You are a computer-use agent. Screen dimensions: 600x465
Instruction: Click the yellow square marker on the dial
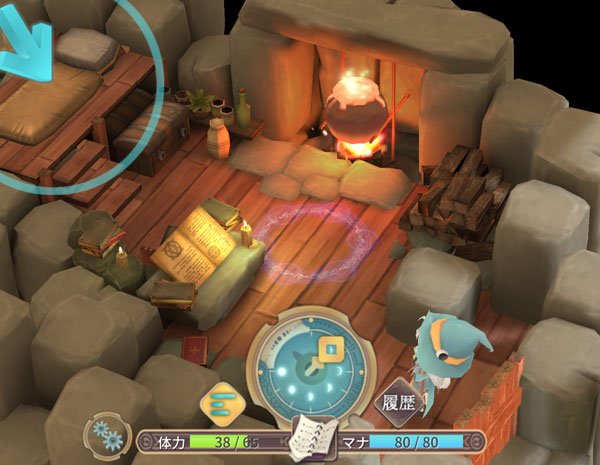pyautogui.click(x=331, y=350)
